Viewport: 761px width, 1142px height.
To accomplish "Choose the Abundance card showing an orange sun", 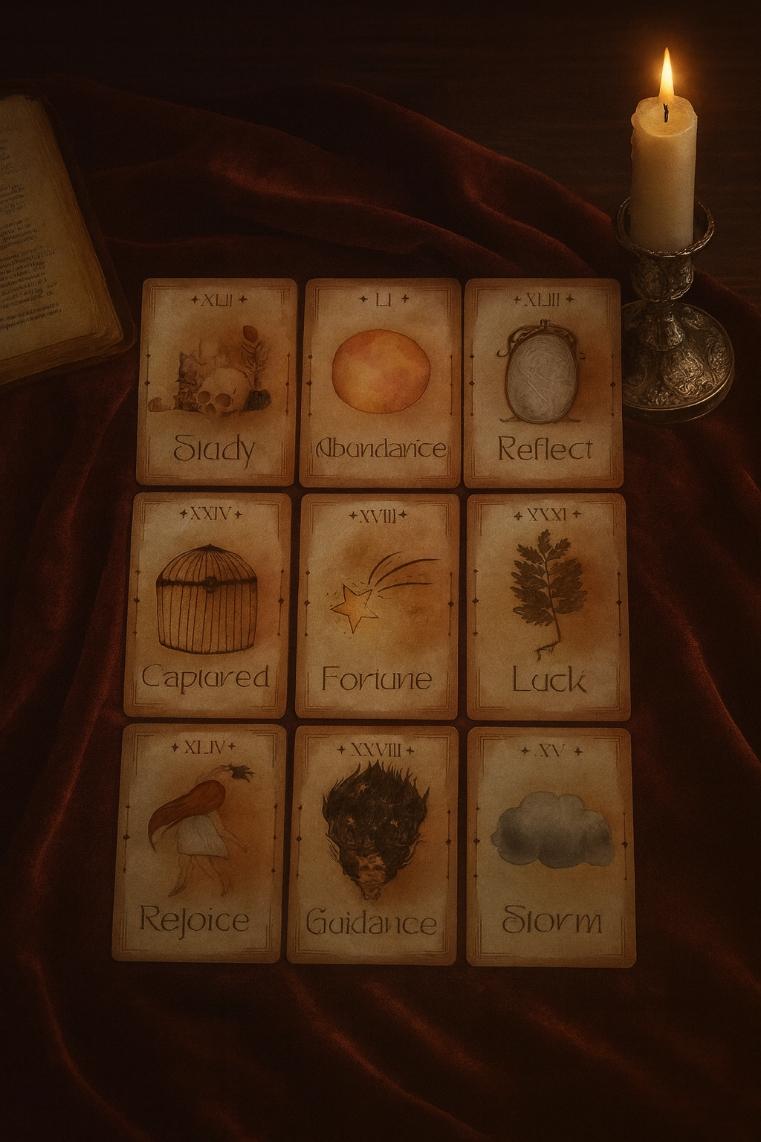I will [381, 382].
